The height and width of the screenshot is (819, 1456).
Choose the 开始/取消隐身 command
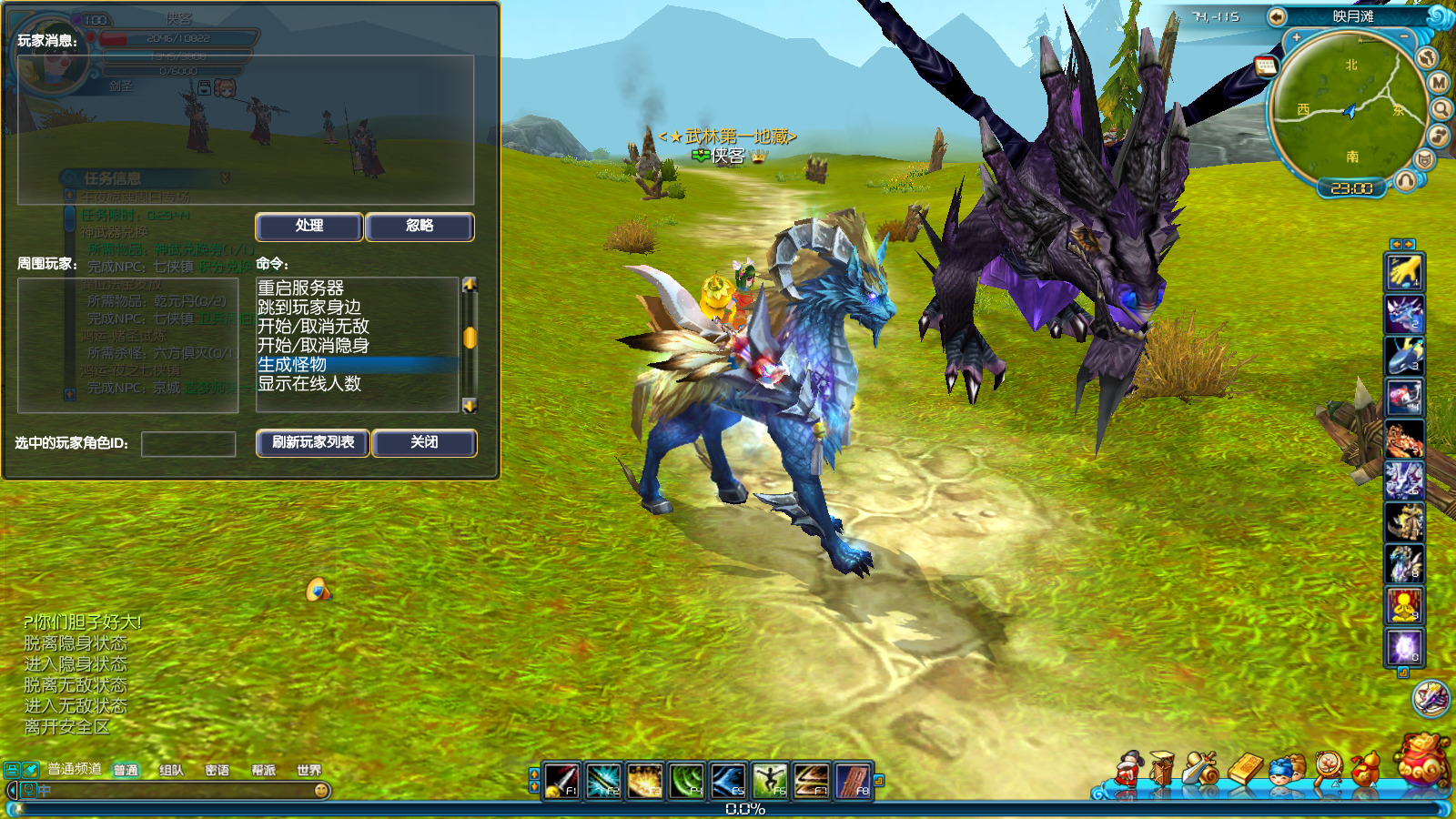coord(313,345)
